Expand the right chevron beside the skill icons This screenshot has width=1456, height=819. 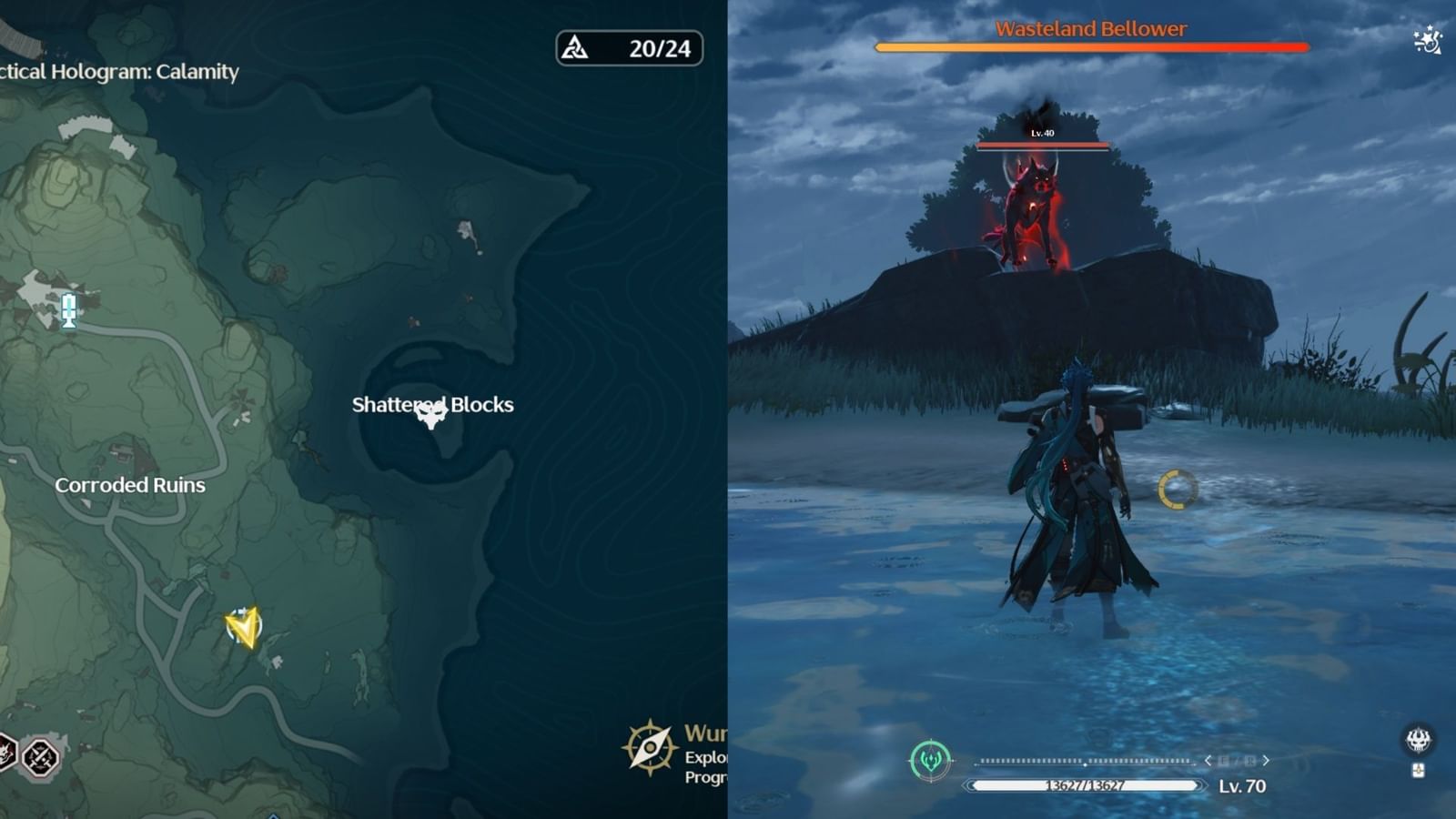pos(1266,760)
